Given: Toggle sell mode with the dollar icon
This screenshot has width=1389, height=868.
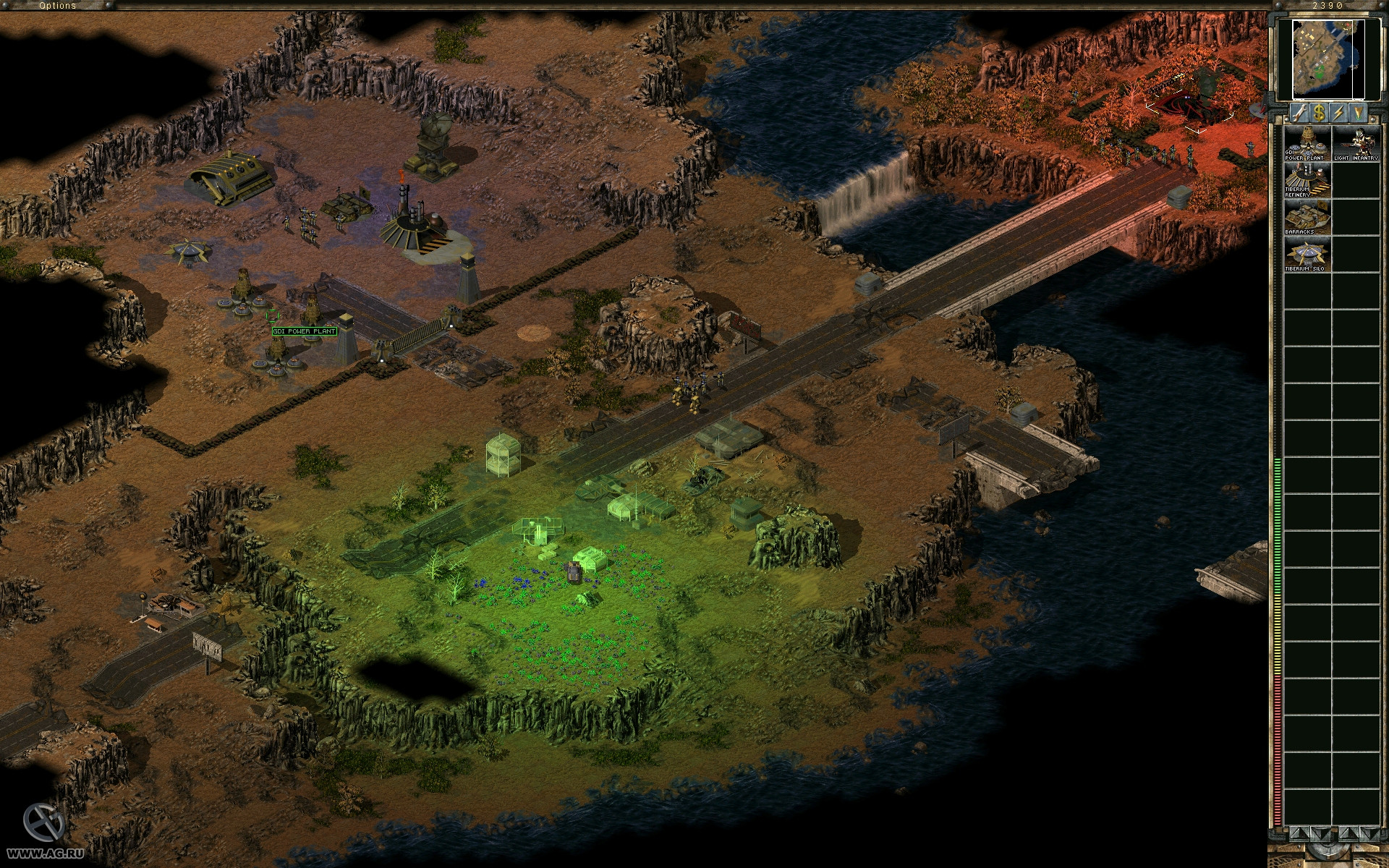Looking at the screenshot, I should pyautogui.click(x=1319, y=112).
